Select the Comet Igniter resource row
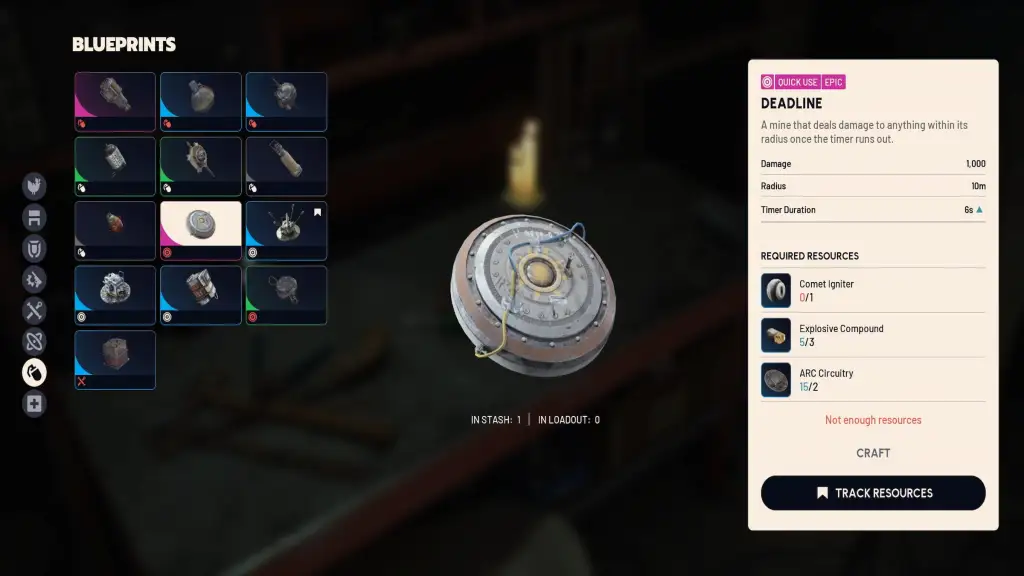The width and height of the screenshot is (1024, 576). 873,290
